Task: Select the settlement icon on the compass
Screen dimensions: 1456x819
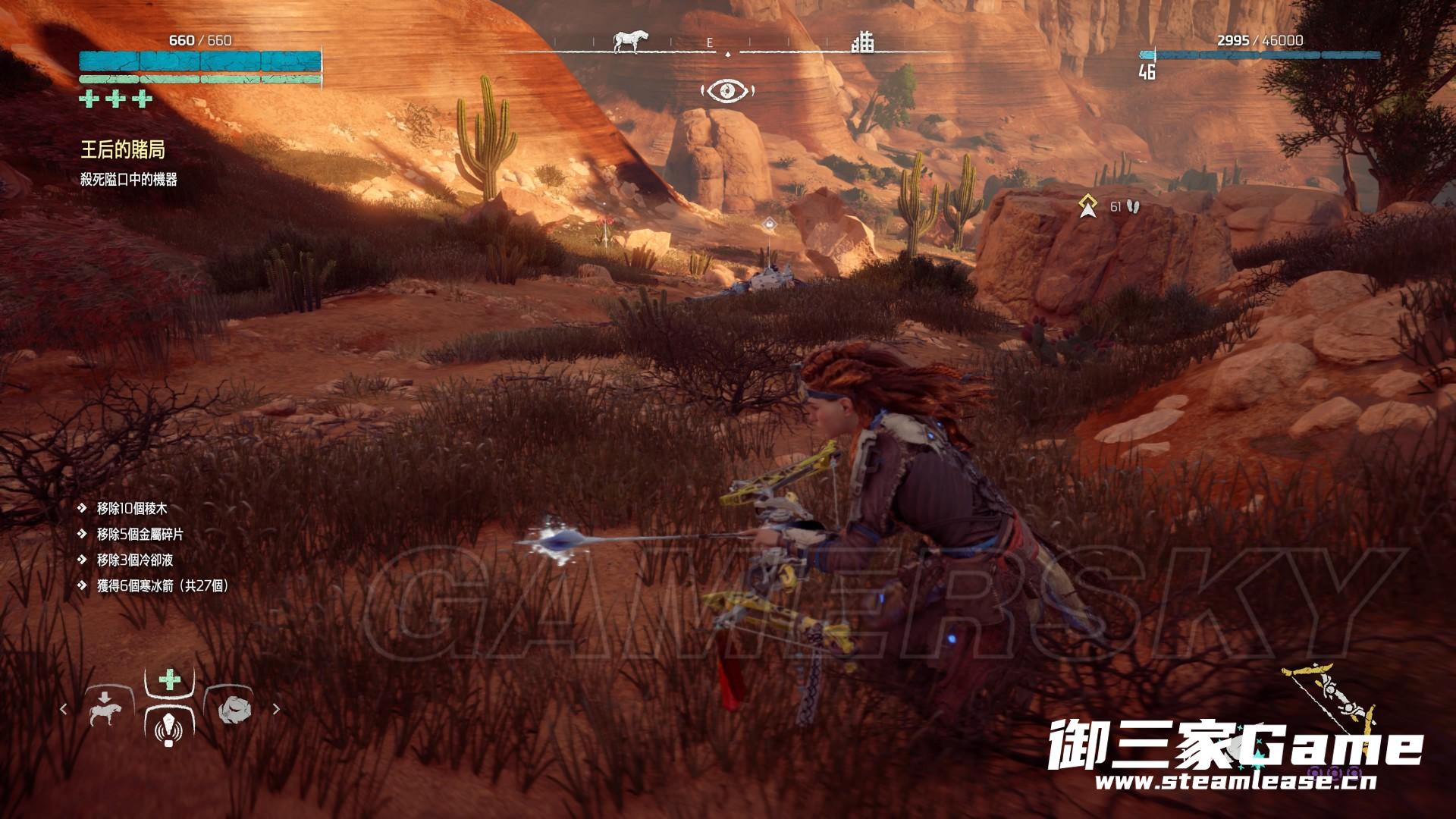Action: [x=862, y=42]
